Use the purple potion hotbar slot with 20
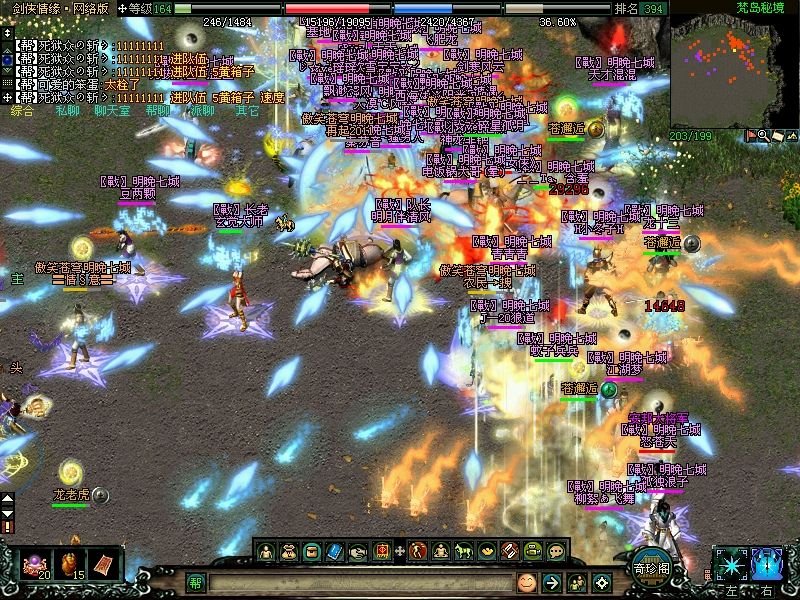This screenshot has height=600, width=800. coord(42,563)
